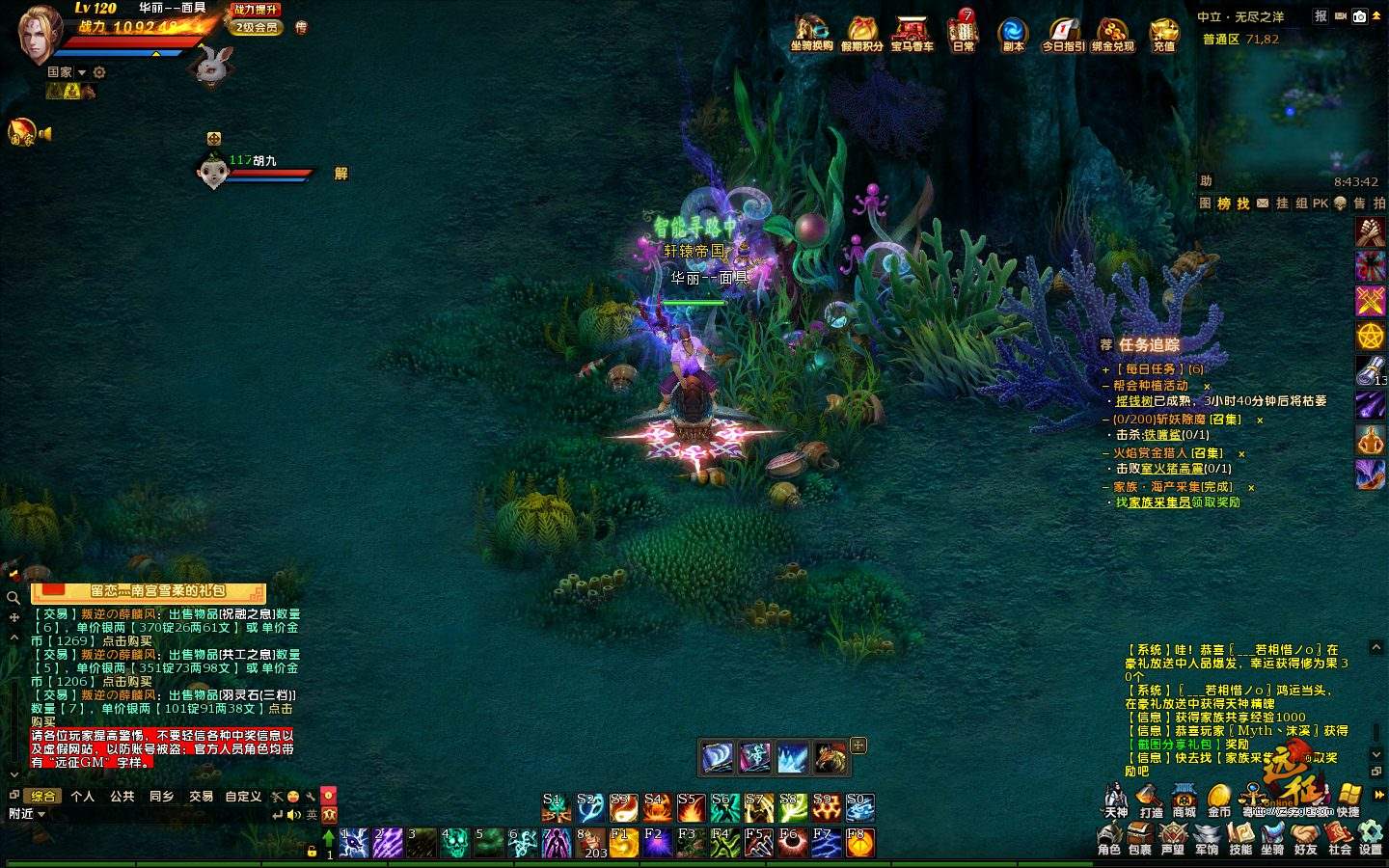Open the 技能 skills book
Screen dimensions: 1389x868
coord(1240,837)
